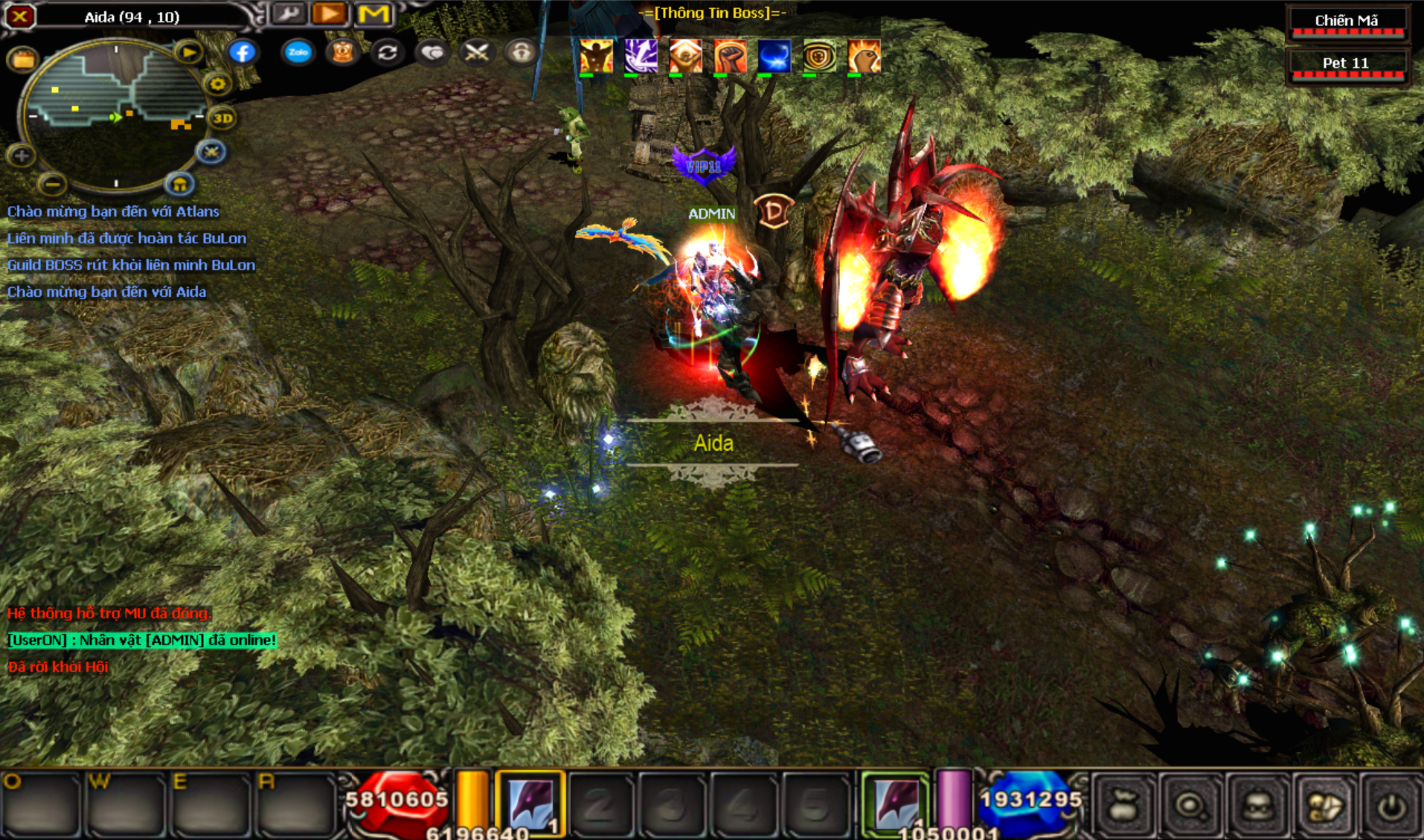Close the minimap panel with the red X
Image resolution: width=1424 pixels, height=840 pixels.
pyautogui.click(x=20, y=16)
